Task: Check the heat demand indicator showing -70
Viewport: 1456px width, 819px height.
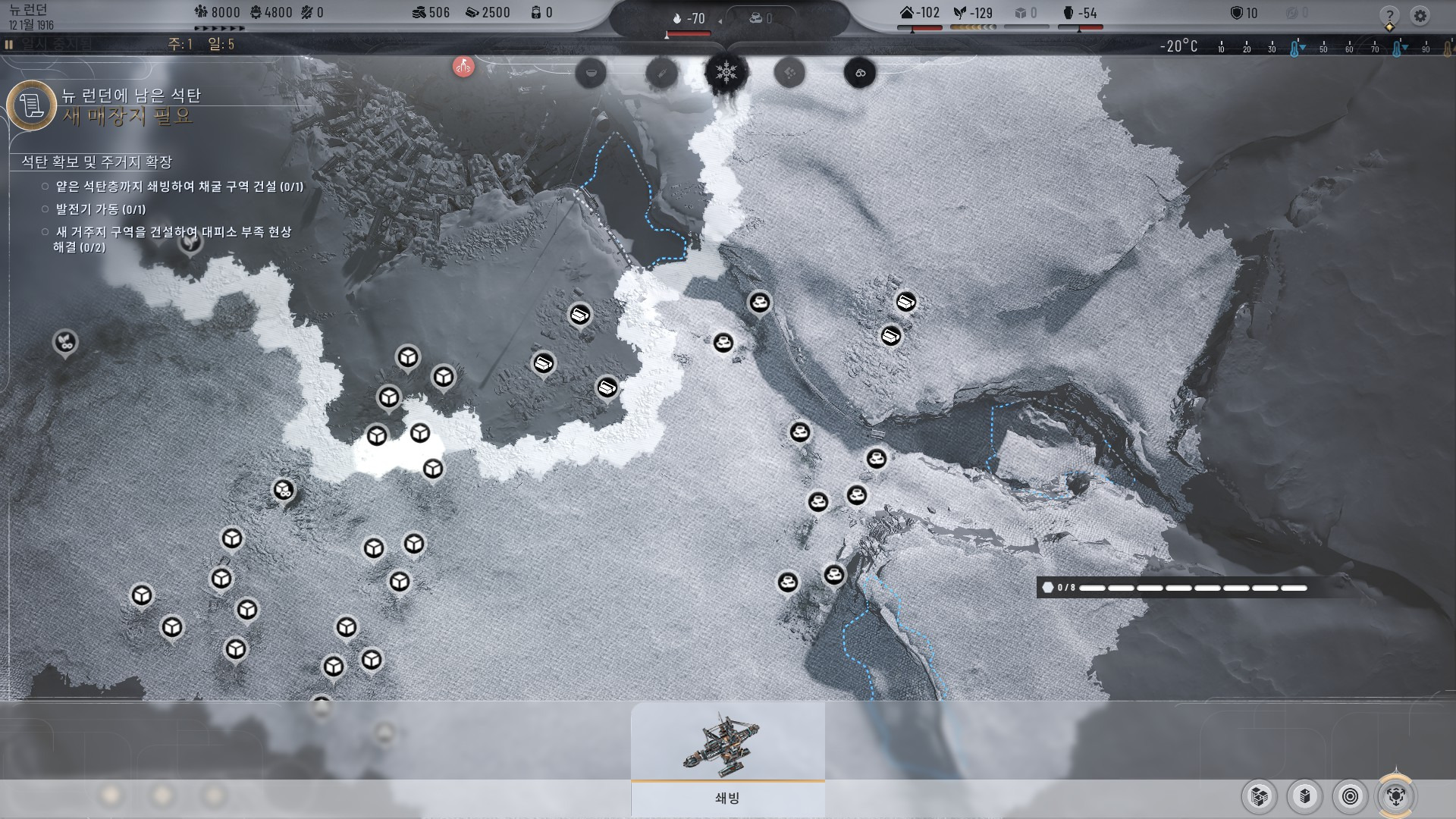Action: pyautogui.click(x=689, y=19)
